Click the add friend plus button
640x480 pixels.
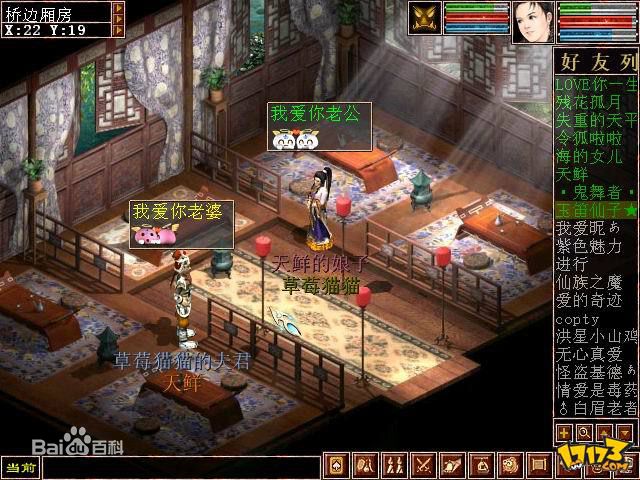tap(565, 433)
